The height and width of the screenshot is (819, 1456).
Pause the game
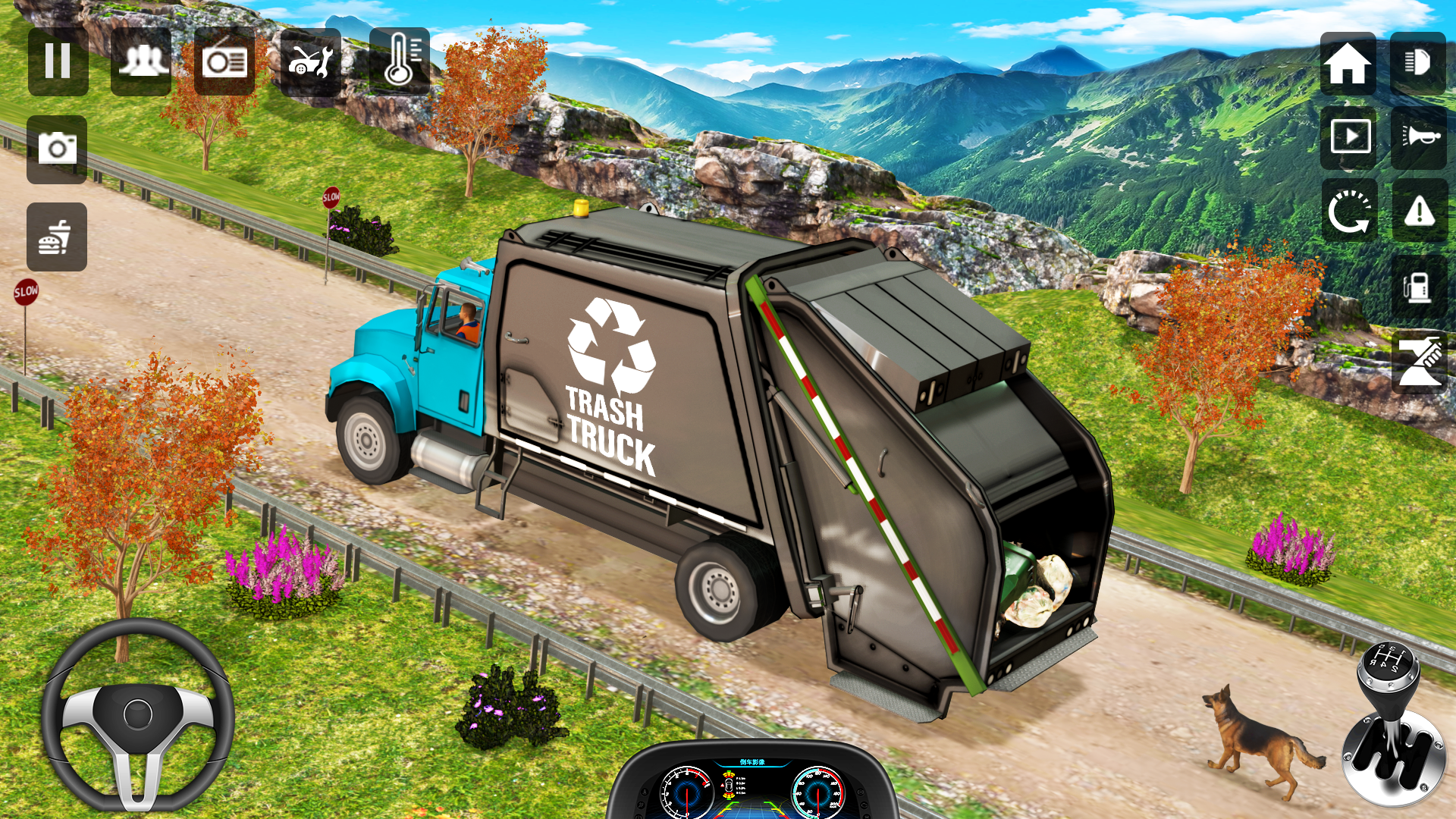57,61
